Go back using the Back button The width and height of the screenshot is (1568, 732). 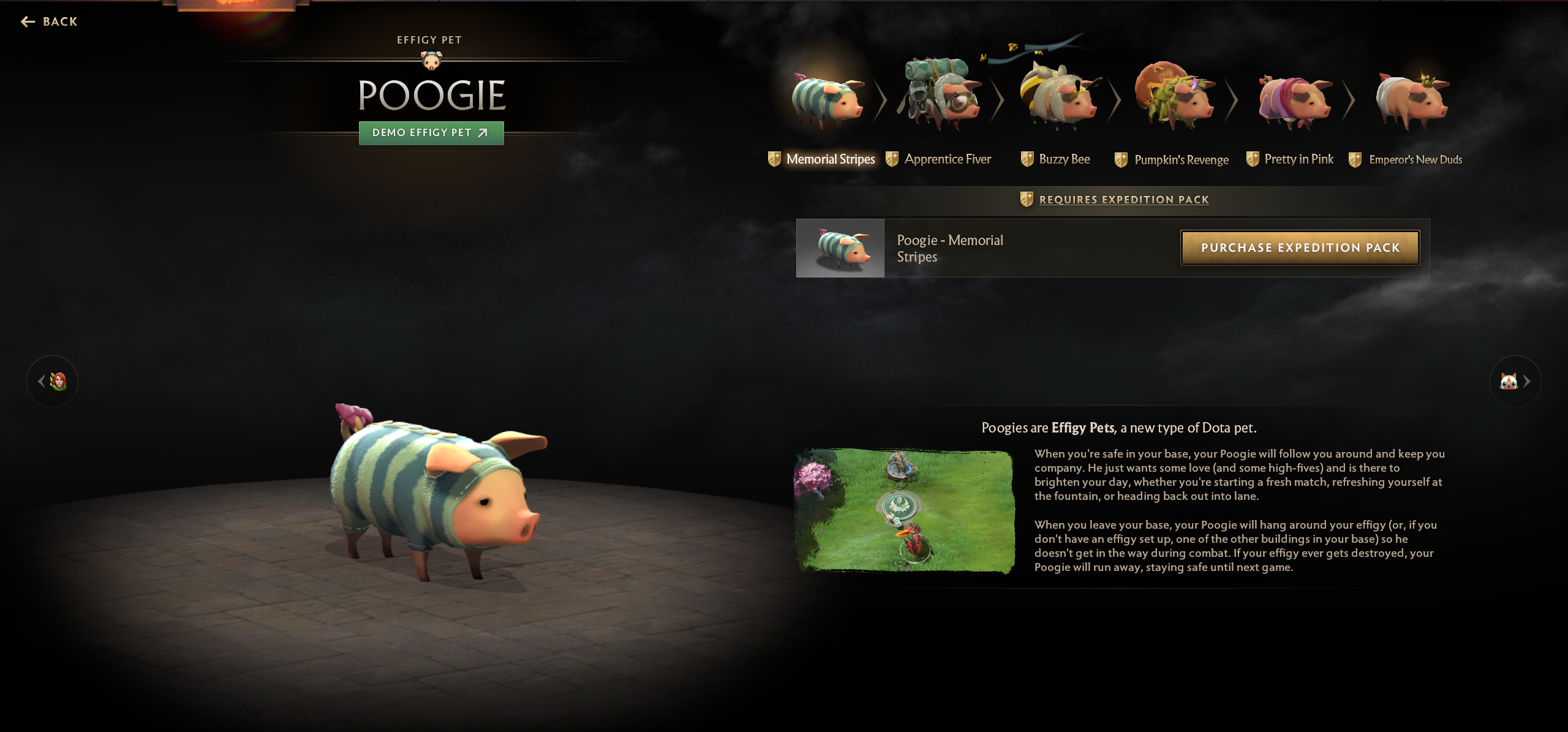tap(50, 22)
